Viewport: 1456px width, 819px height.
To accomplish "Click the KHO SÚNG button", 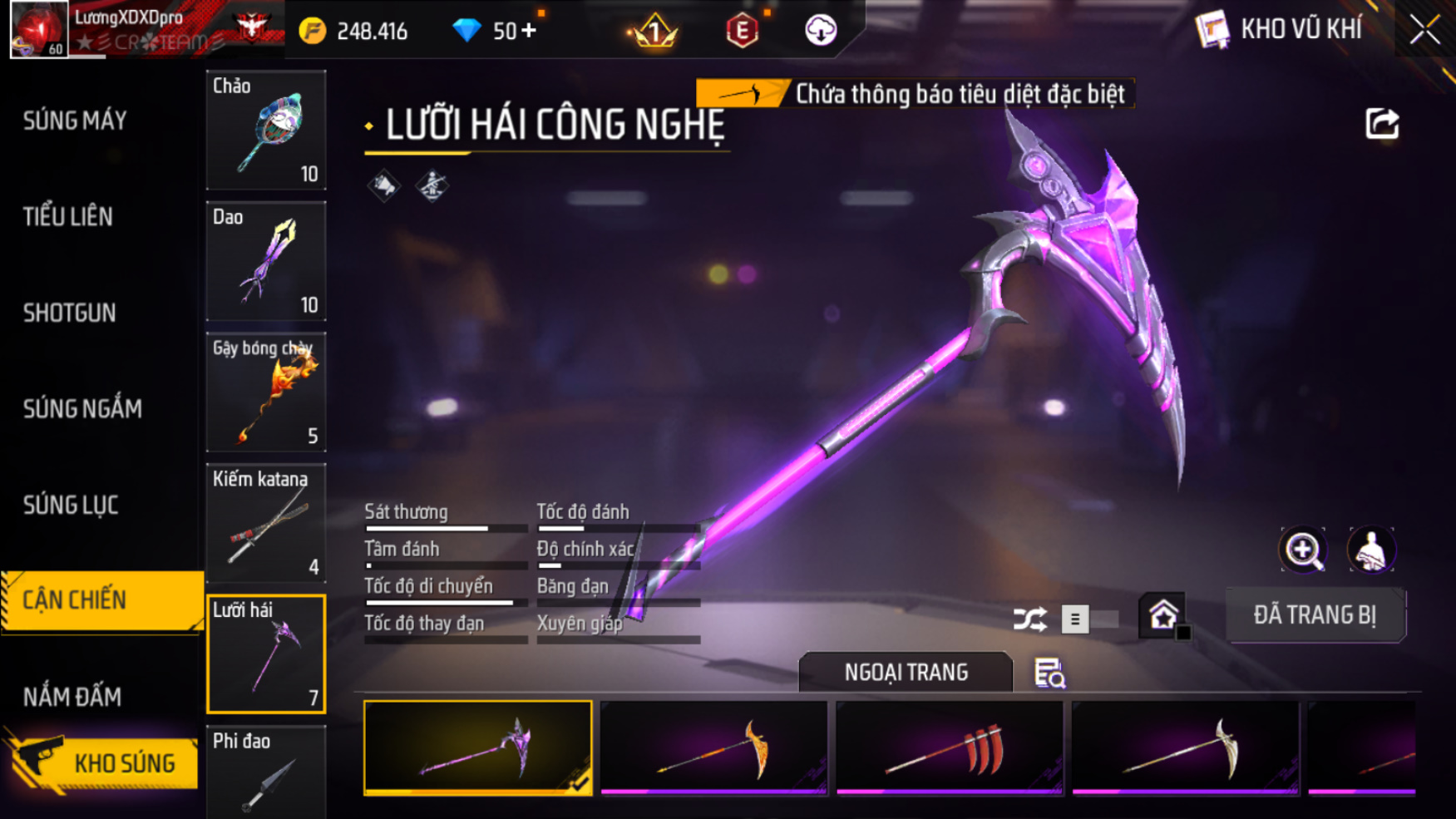I will pos(104,762).
